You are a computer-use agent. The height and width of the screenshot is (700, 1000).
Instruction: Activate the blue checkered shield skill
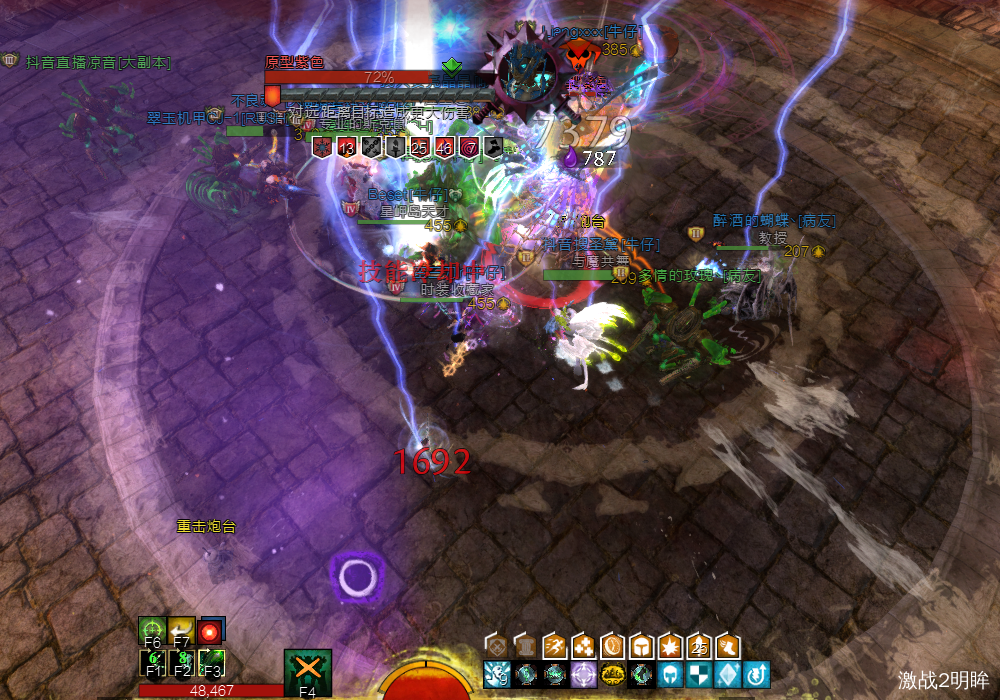tap(700, 675)
